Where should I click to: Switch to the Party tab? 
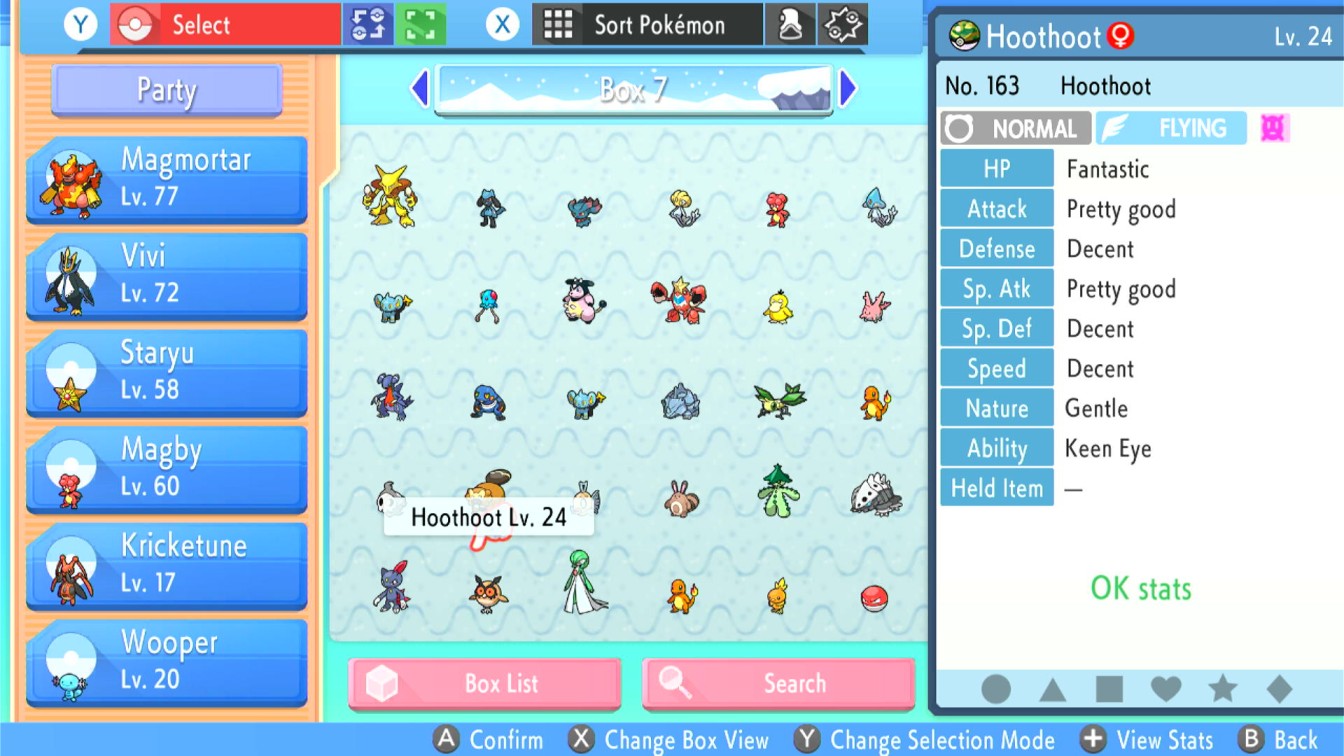pyautogui.click(x=165, y=90)
